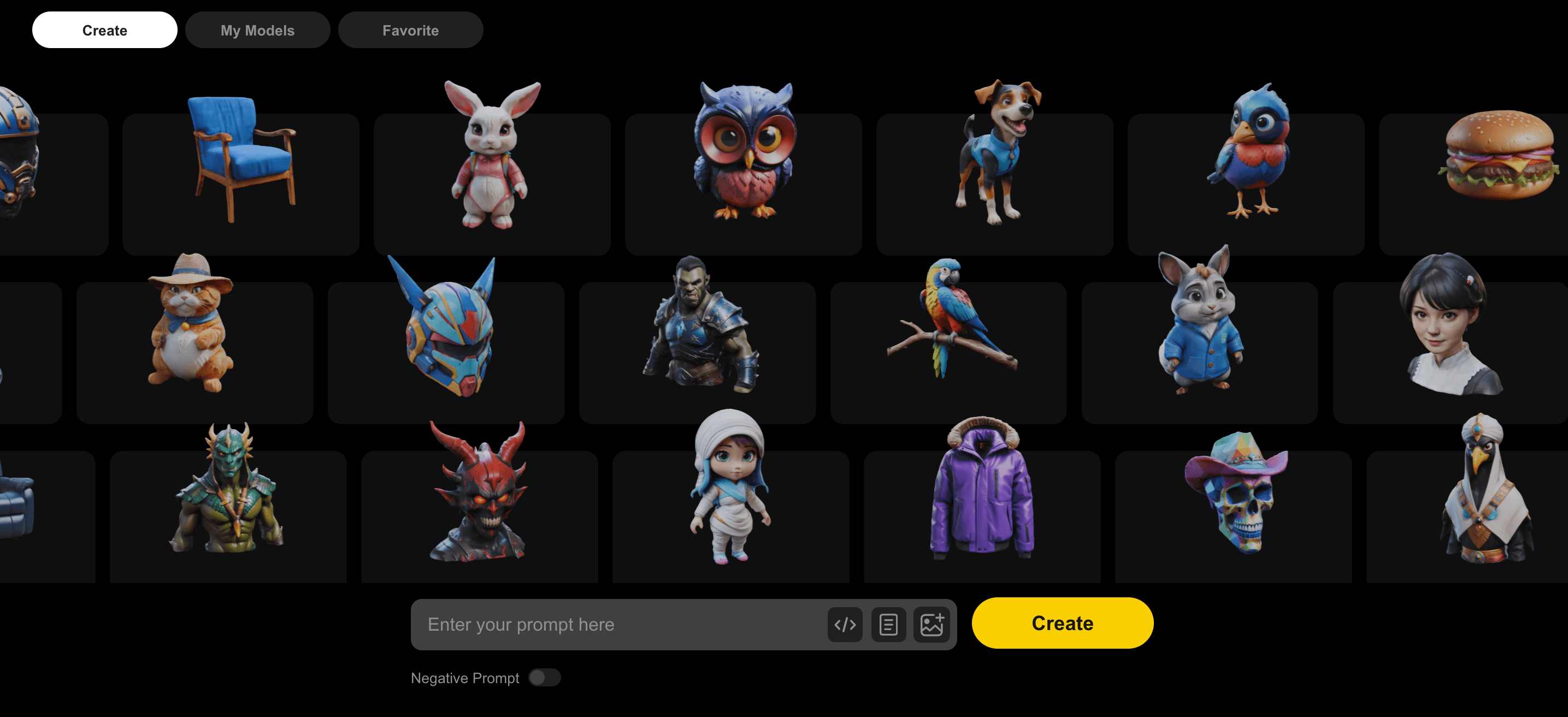Open the document list icon
Screen dimensions: 1568x717
(x=888, y=625)
